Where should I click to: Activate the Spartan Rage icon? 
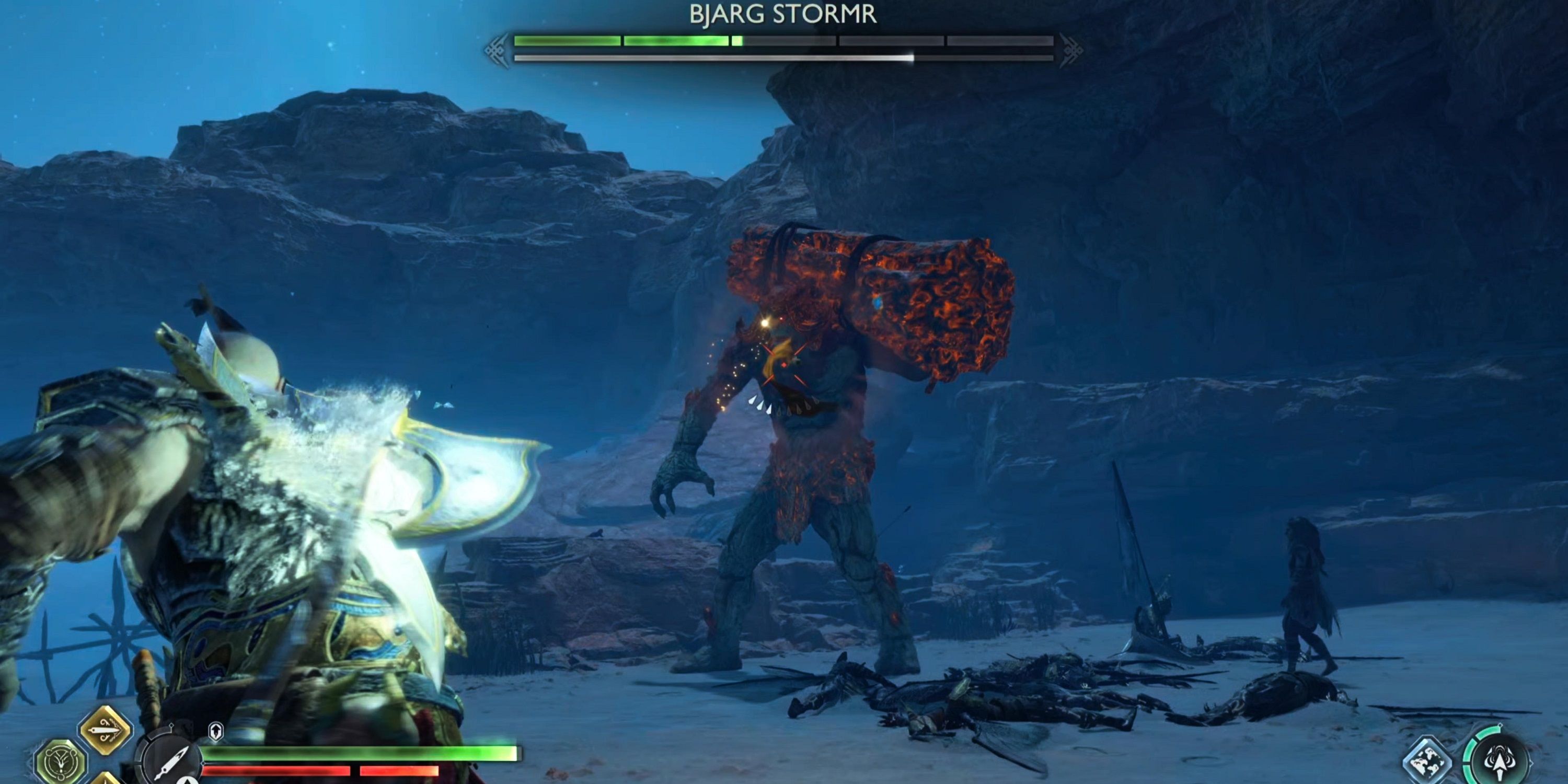pyautogui.click(x=1501, y=763)
